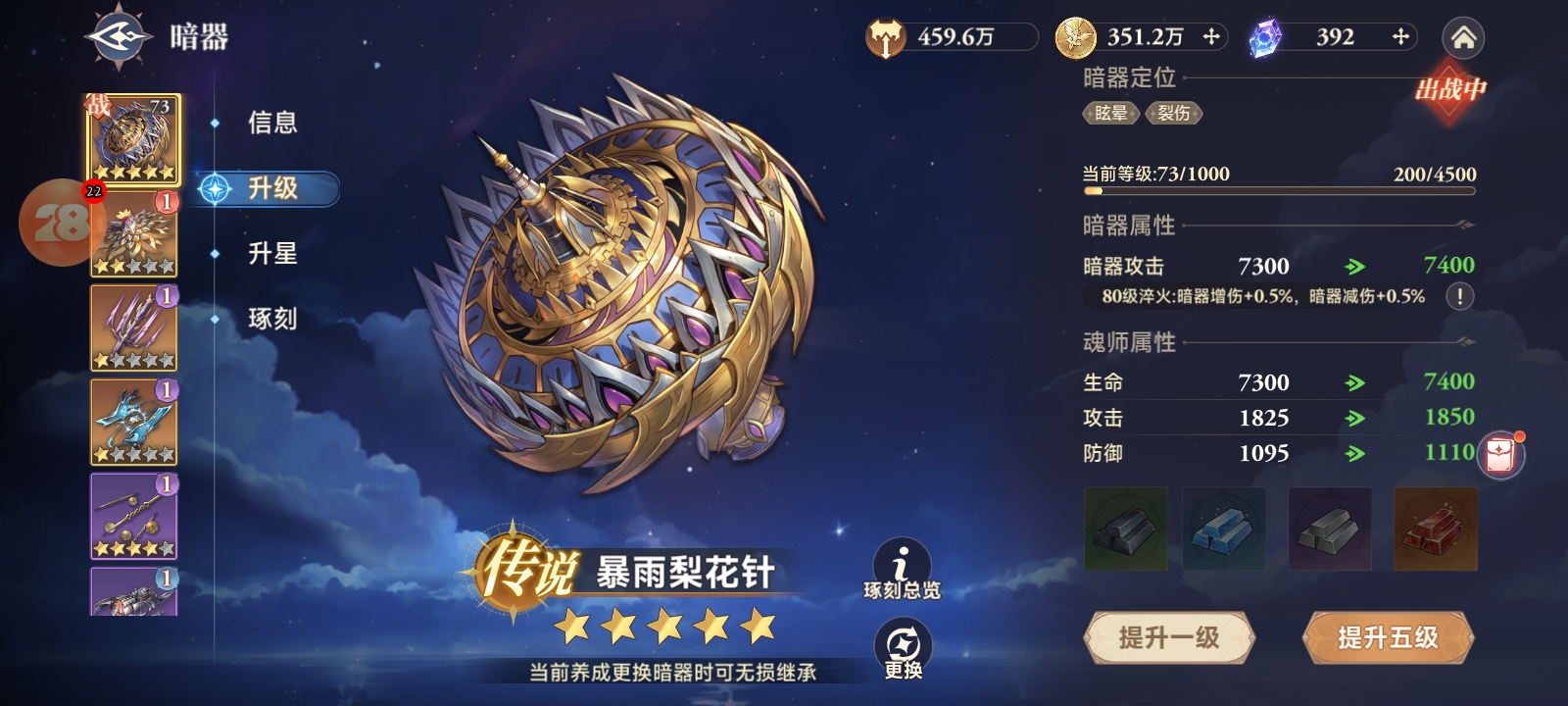Tap the 提升五级 upgrade five levels button
This screenshot has height=706, width=1568.
[x=1388, y=638]
